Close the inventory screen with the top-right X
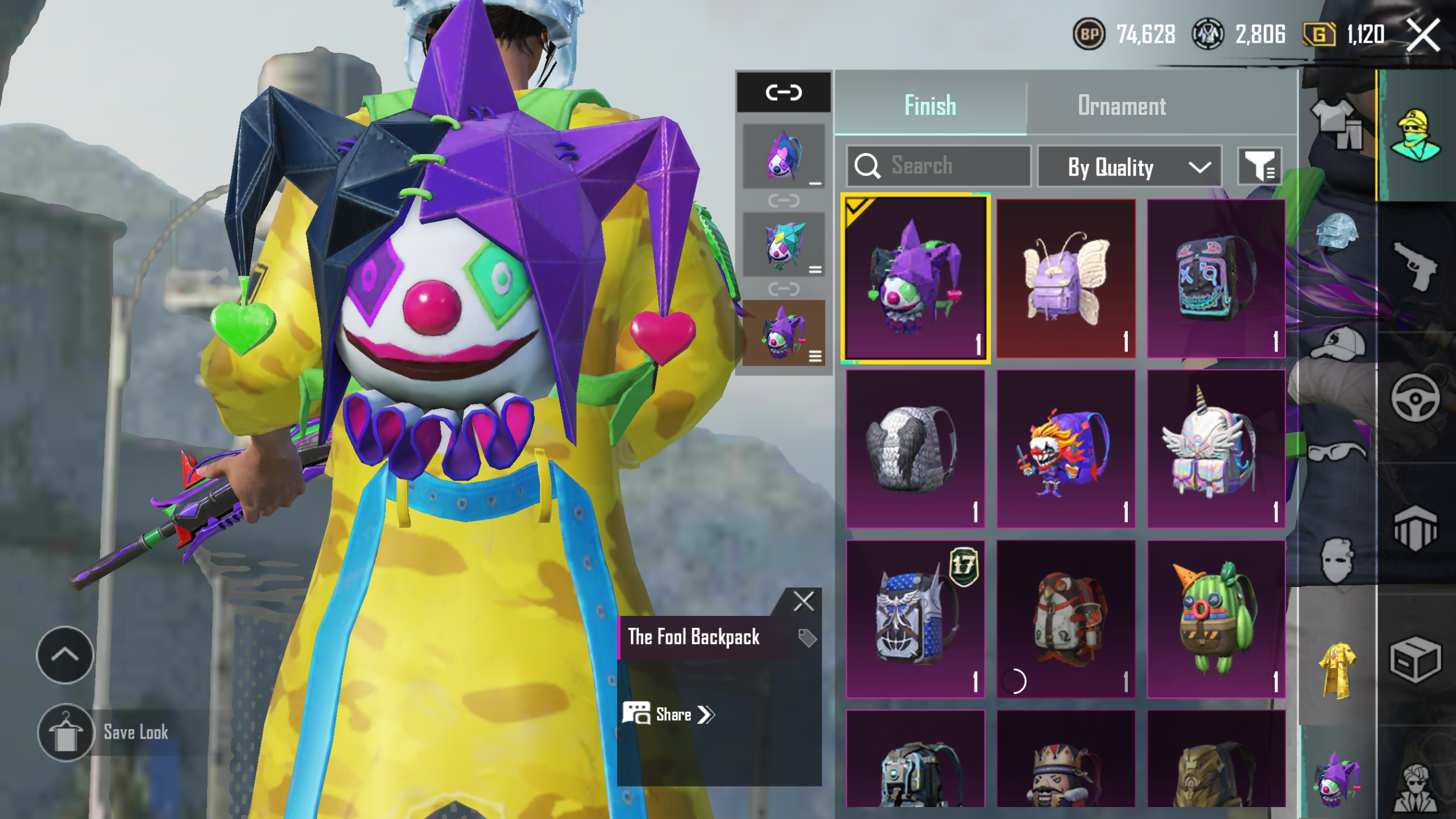This screenshot has height=819, width=1456. pos(1422,35)
